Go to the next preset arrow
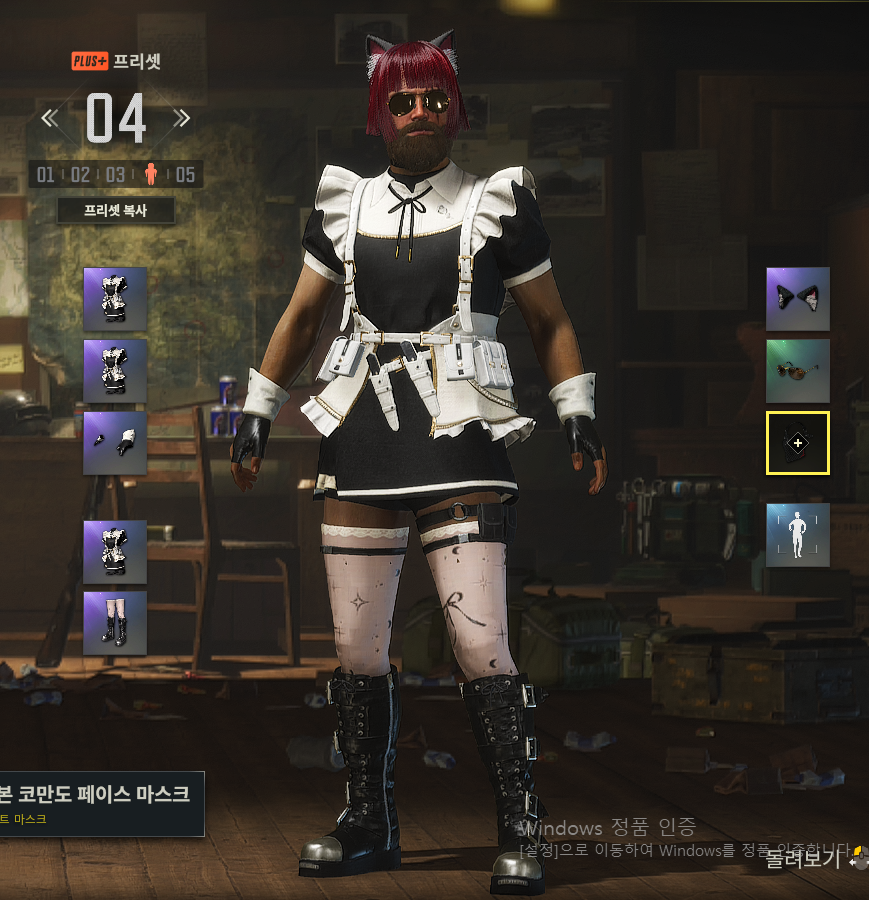869x900 pixels. 182,119
